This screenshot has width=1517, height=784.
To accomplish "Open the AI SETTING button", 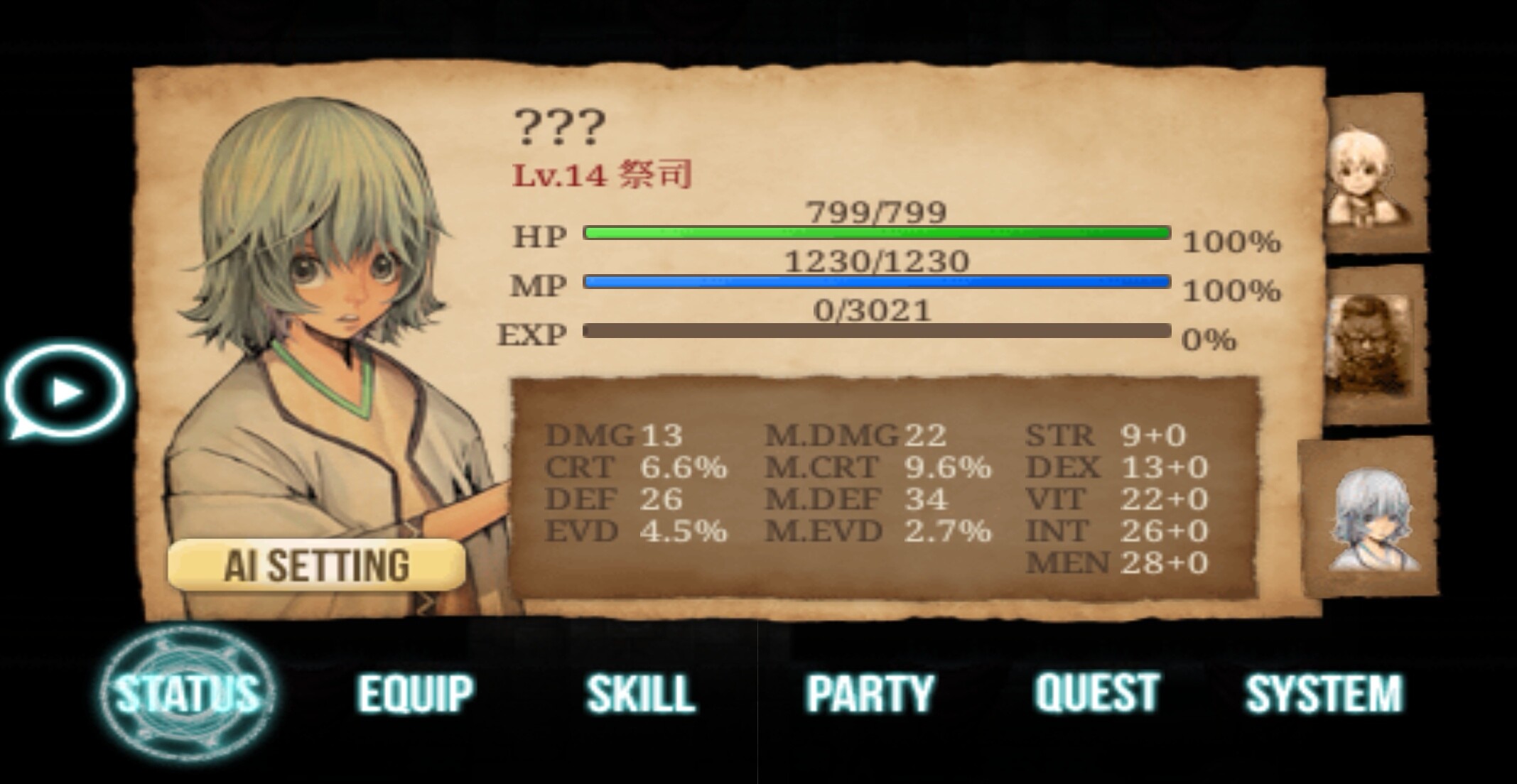I will 317,565.
